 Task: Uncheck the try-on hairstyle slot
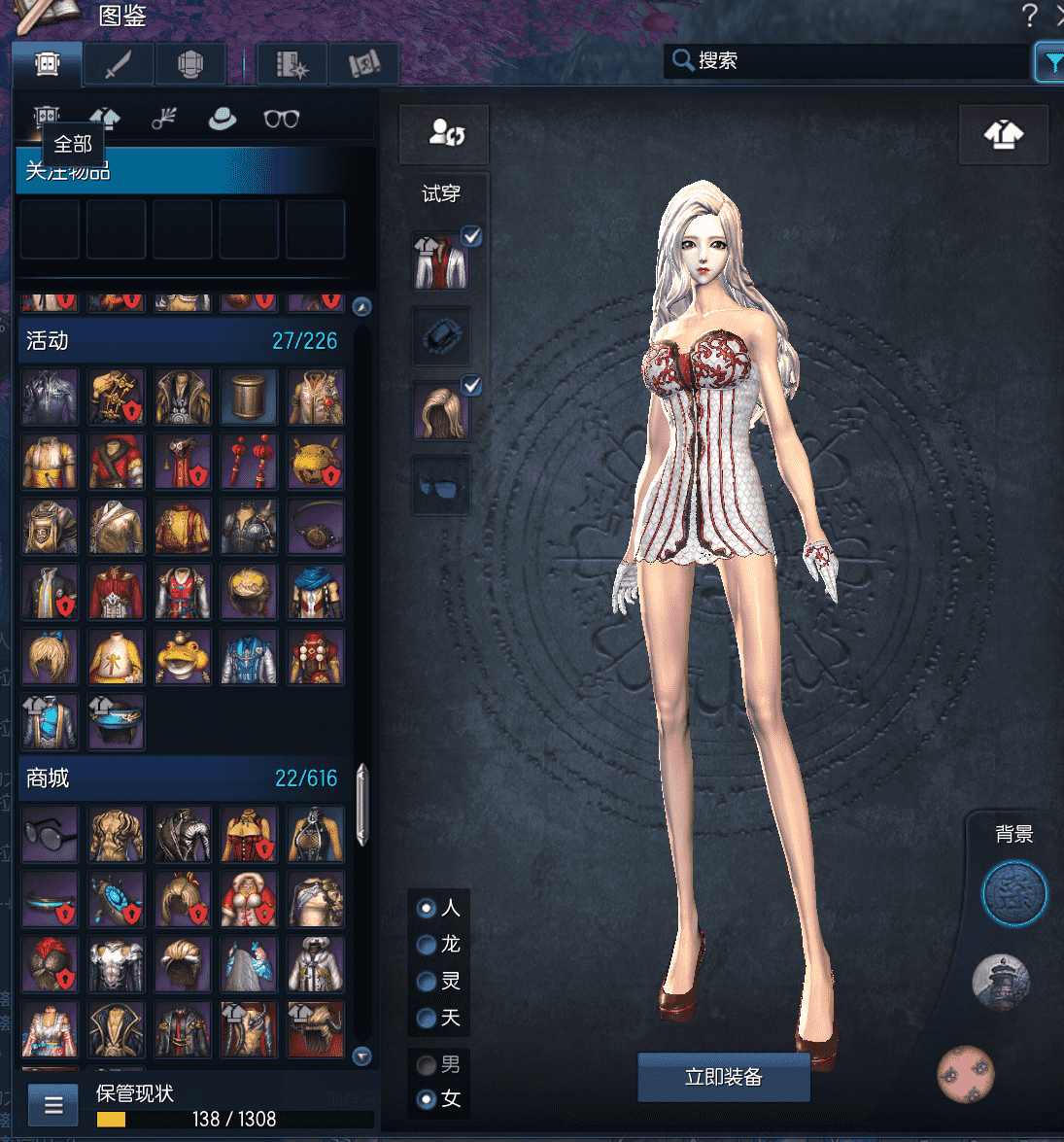click(x=471, y=387)
